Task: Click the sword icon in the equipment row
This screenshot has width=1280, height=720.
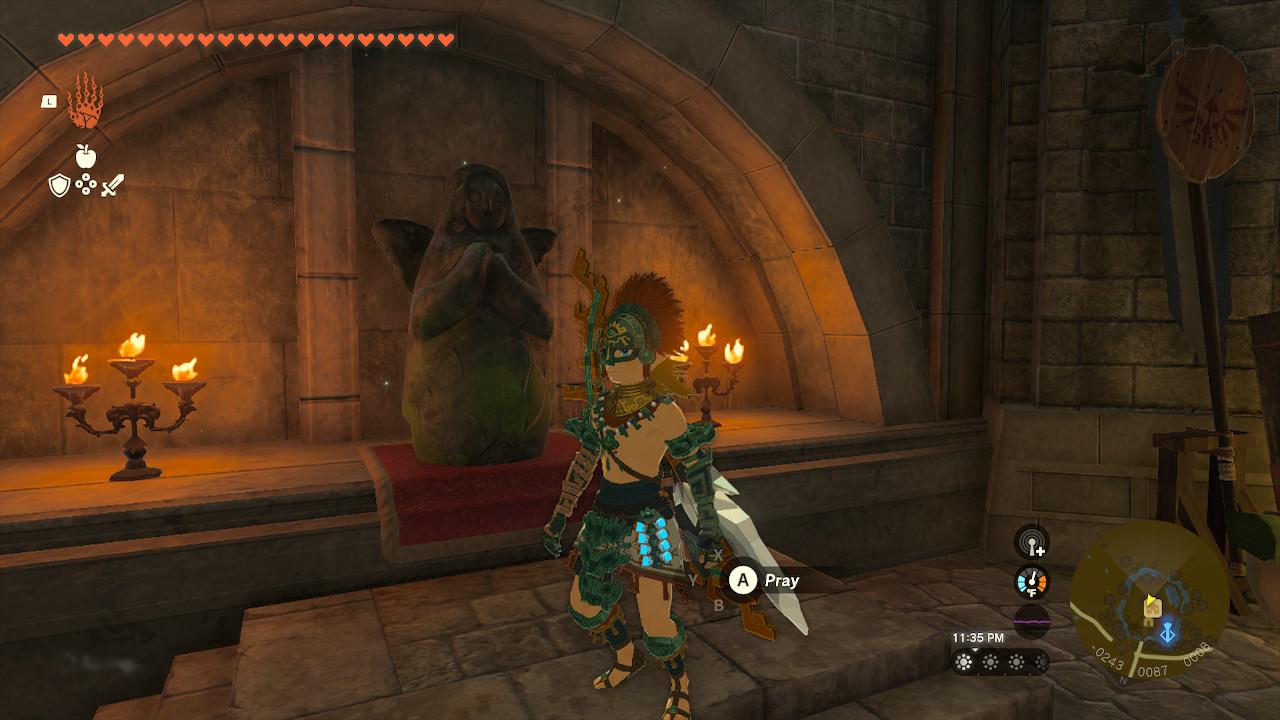Action: 112,184
